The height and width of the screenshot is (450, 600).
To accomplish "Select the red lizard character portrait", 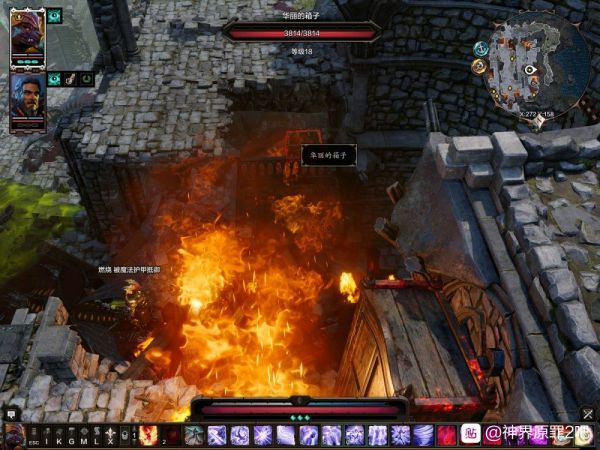I will point(27,32).
